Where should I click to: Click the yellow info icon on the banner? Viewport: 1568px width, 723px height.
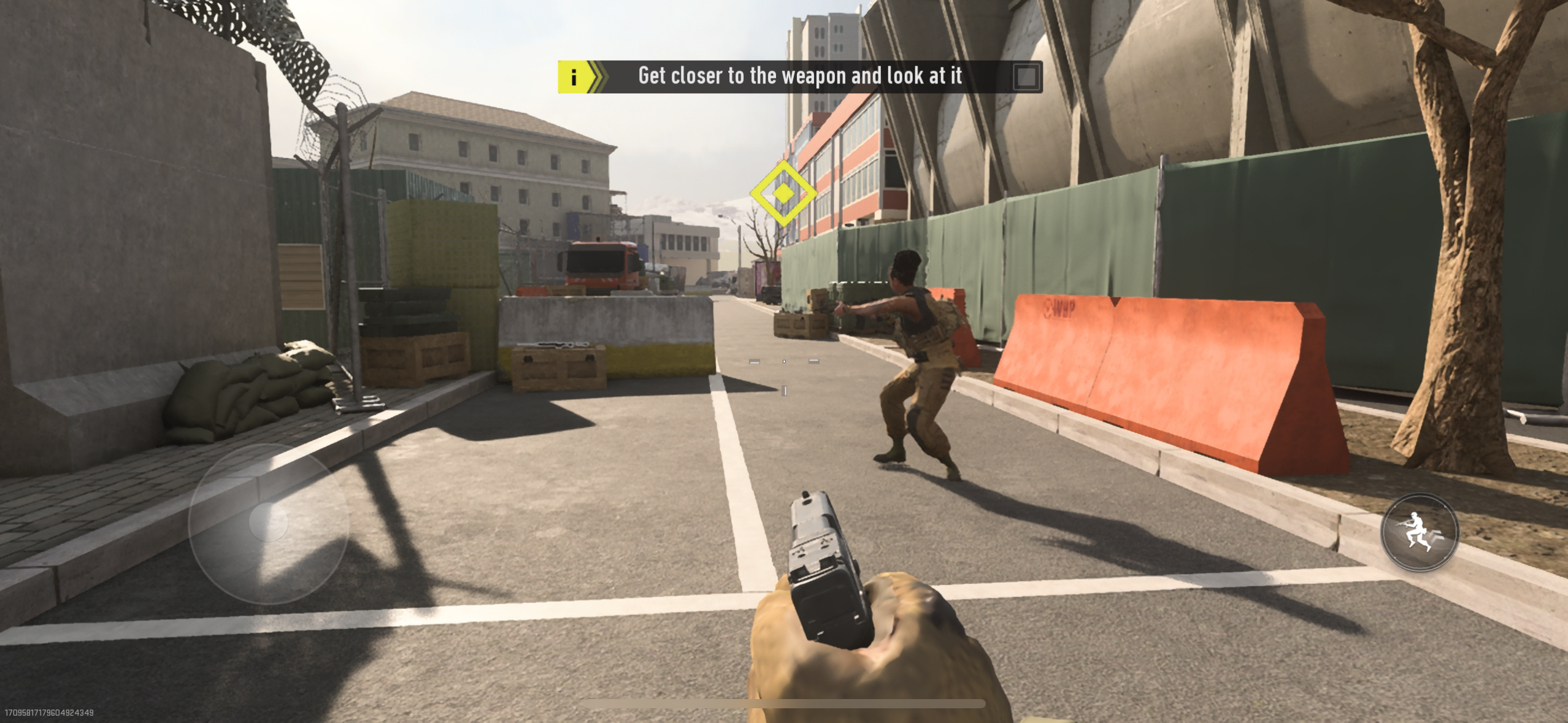pyautogui.click(x=574, y=77)
